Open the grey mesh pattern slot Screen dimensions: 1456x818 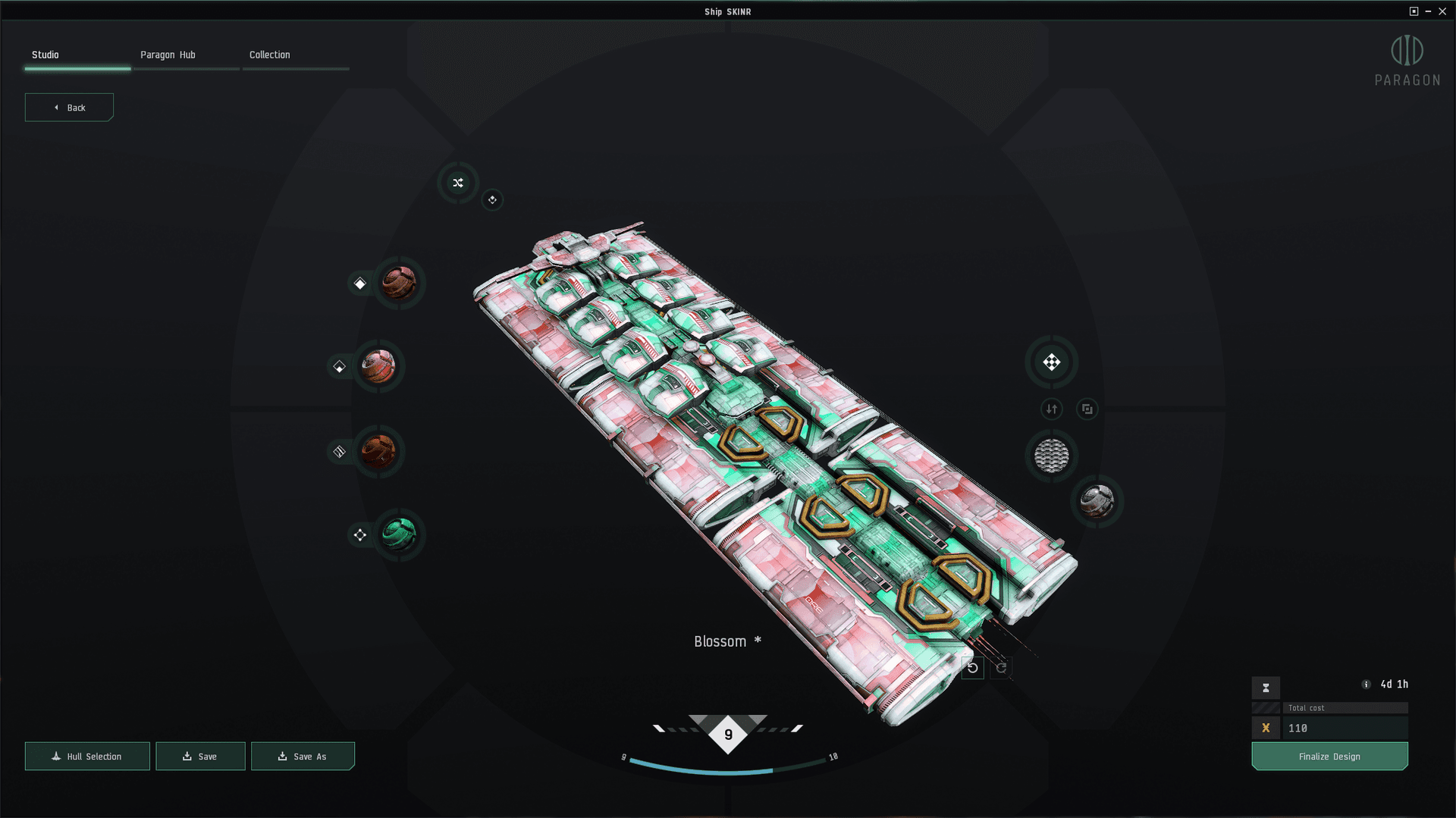1051,456
